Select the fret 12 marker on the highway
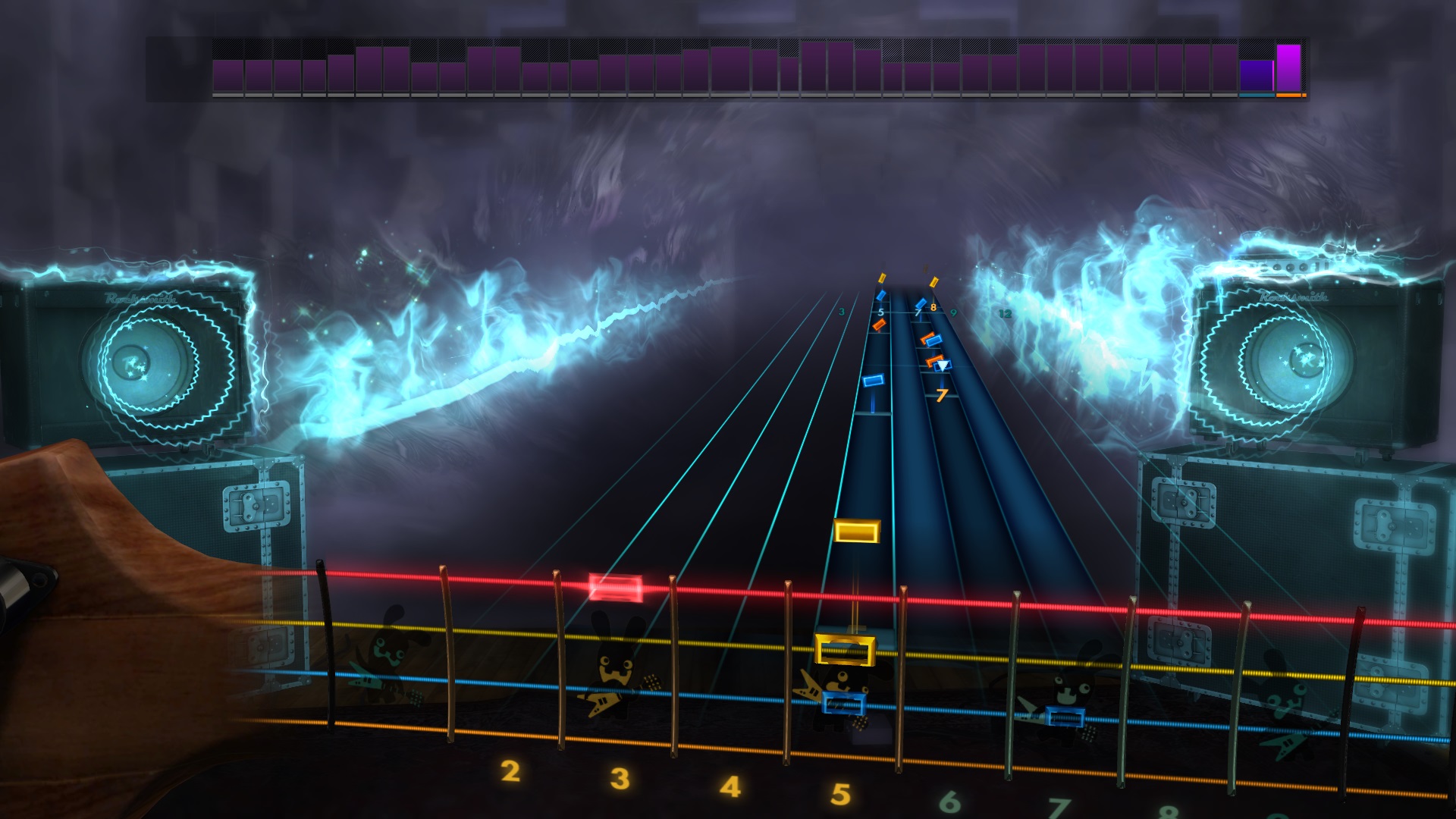 [1006, 313]
